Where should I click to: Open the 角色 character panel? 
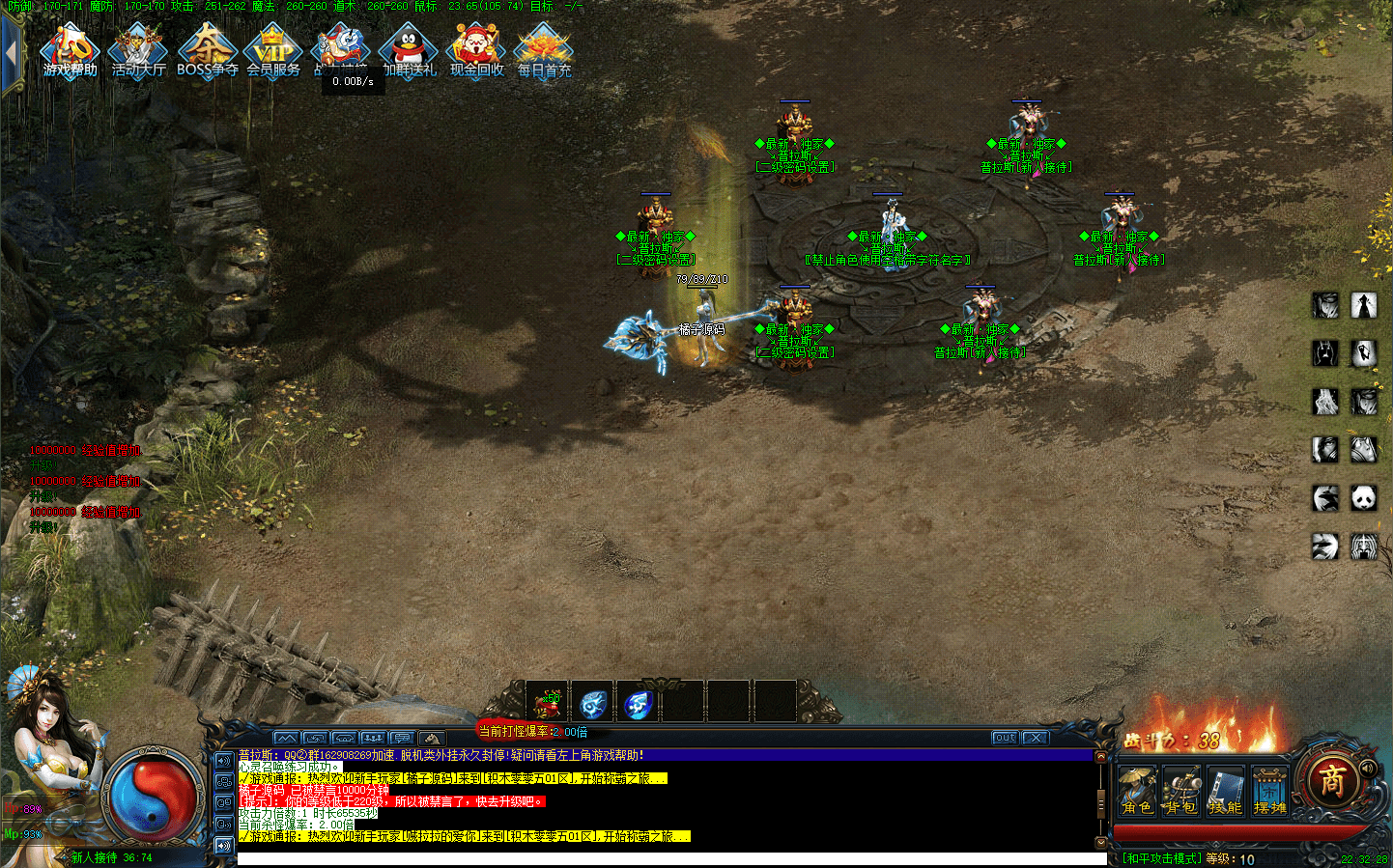pyautogui.click(x=1137, y=792)
